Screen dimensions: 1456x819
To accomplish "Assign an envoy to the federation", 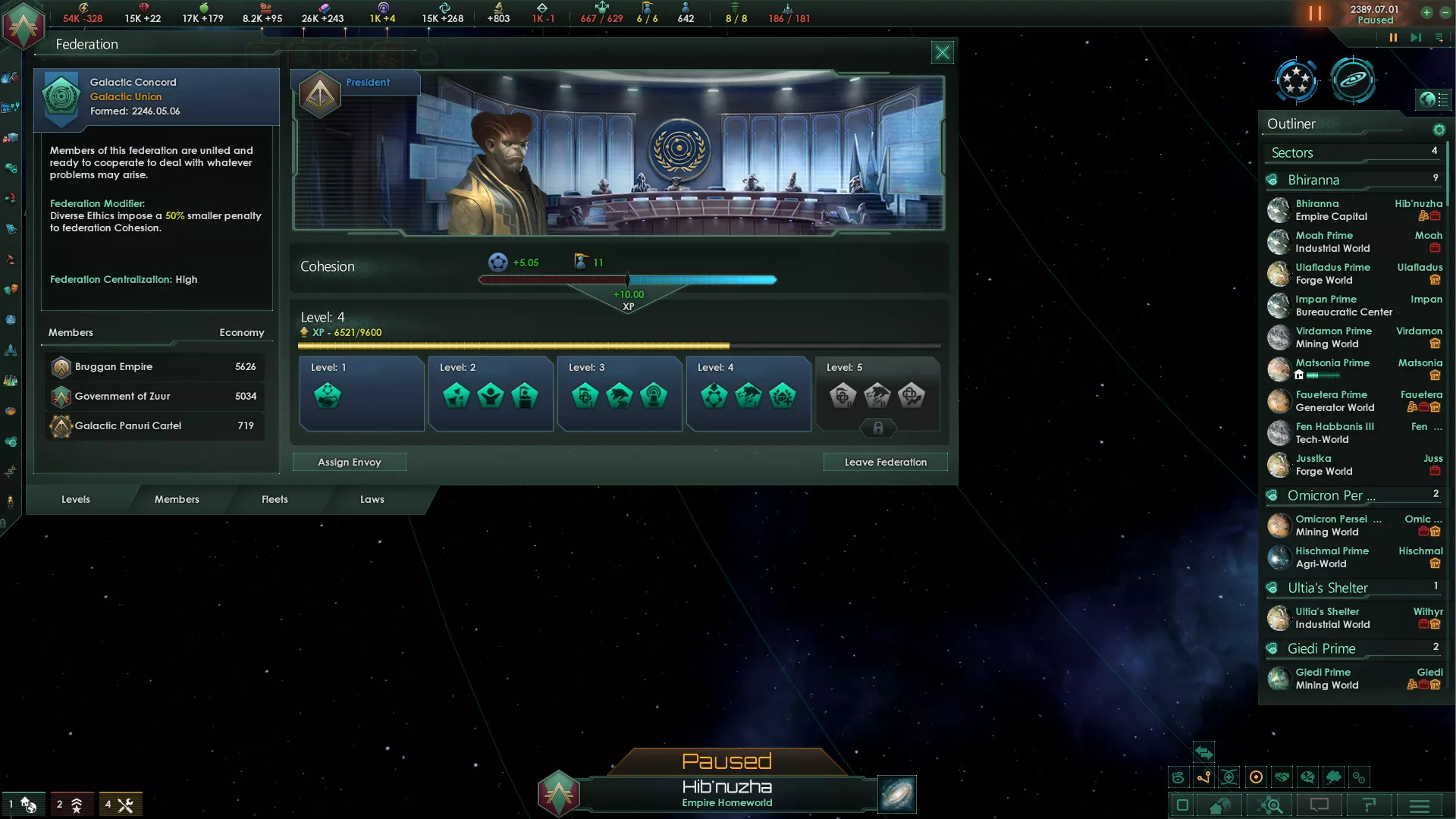I will pos(349,462).
